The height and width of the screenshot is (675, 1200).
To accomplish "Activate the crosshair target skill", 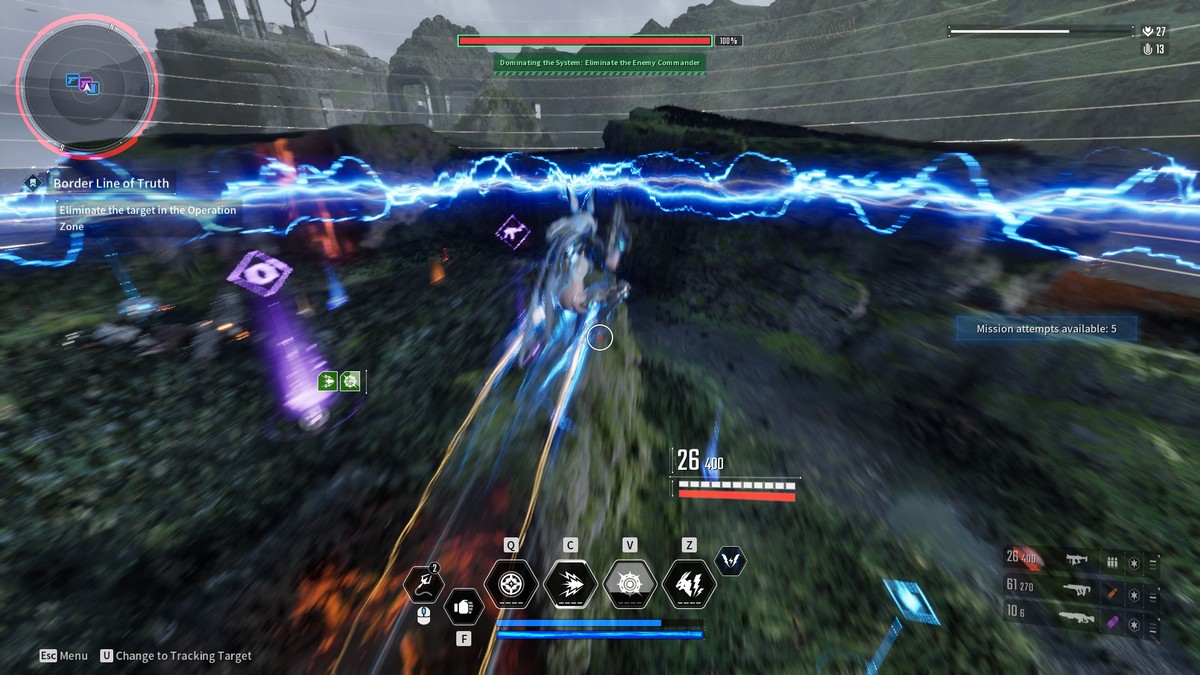I will click(x=511, y=584).
